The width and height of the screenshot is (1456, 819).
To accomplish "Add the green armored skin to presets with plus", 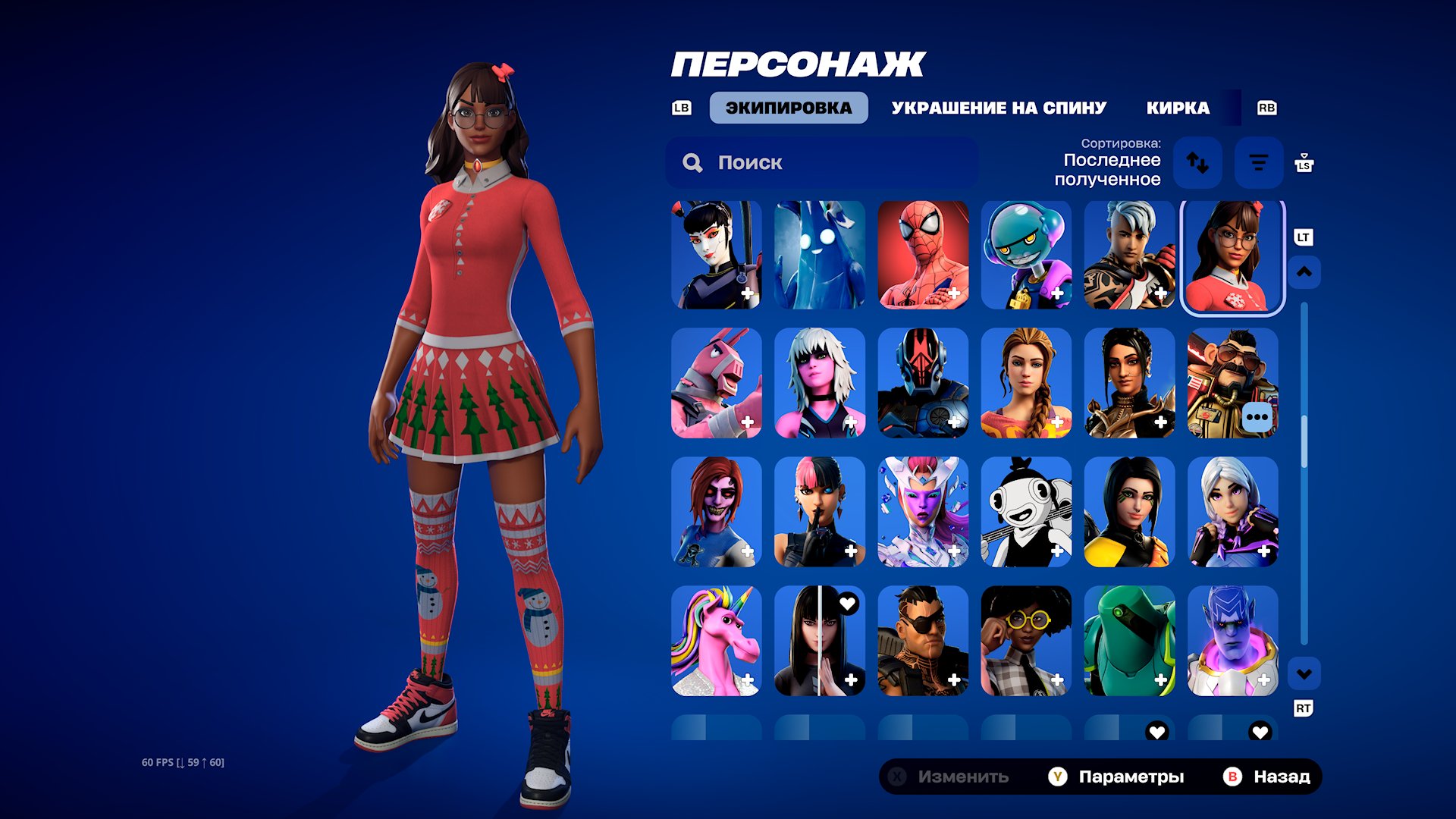I will pos(1160,680).
